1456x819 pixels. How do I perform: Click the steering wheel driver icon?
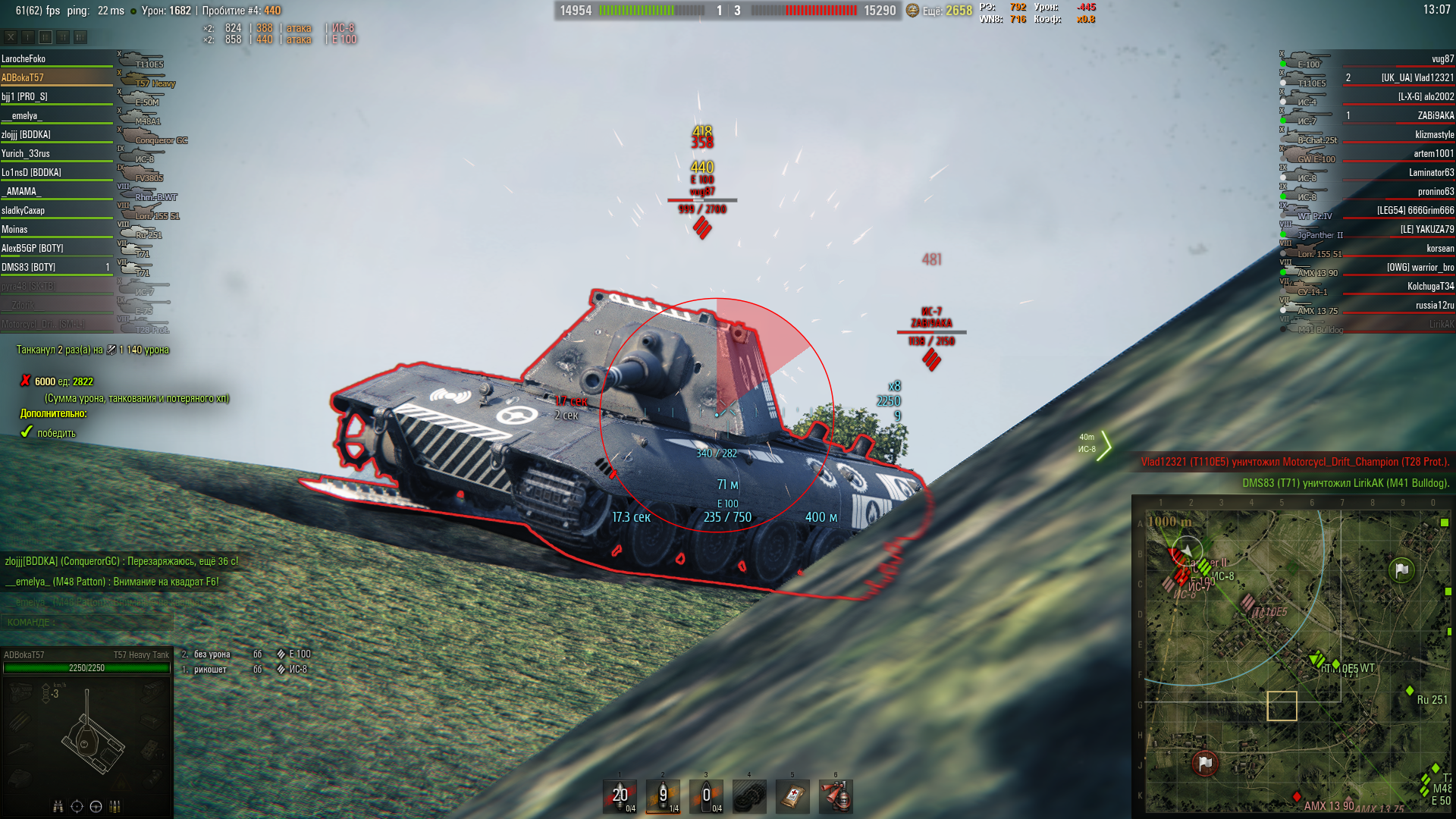[x=96, y=806]
